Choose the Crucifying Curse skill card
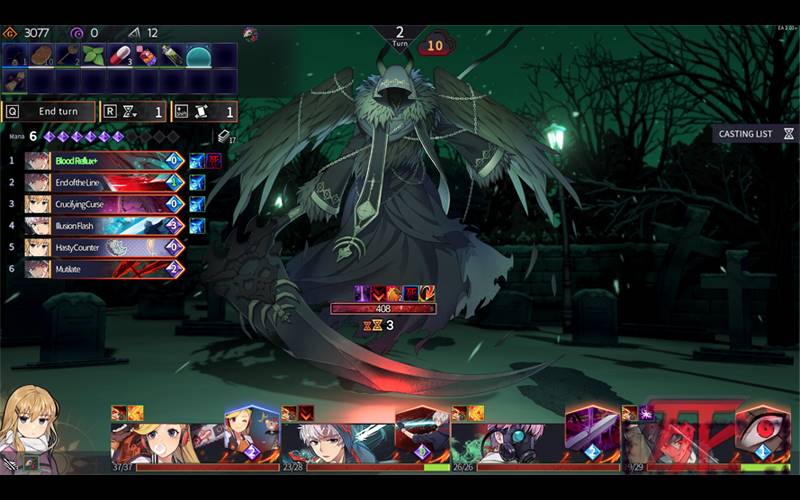This screenshot has height=500, width=800. (x=105, y=204)
